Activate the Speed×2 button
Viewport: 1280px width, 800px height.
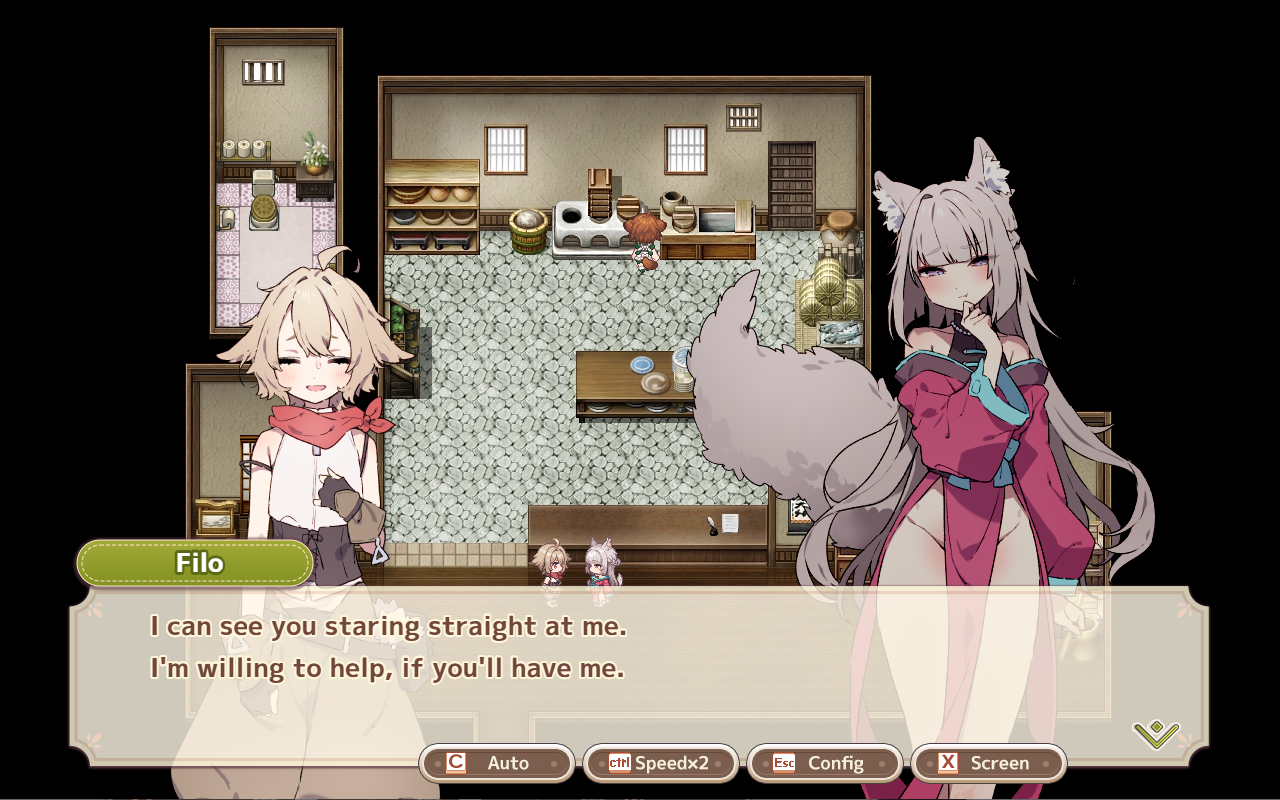(661, 763)
